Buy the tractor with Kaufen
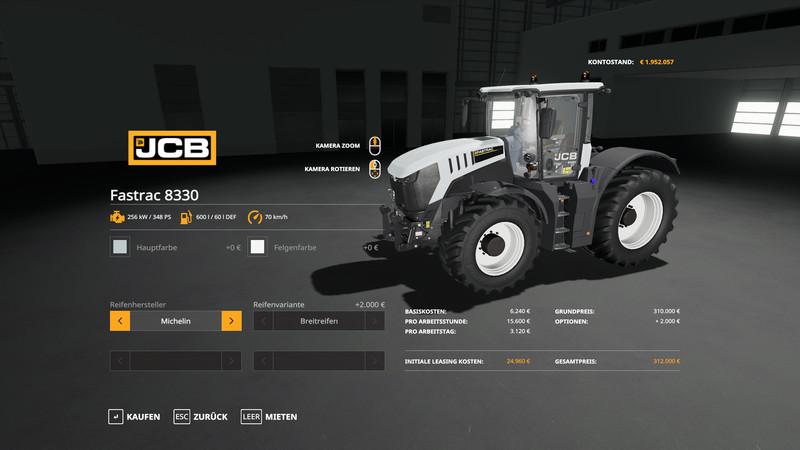Viewport: 800px width, 450px height. point(134,416)
